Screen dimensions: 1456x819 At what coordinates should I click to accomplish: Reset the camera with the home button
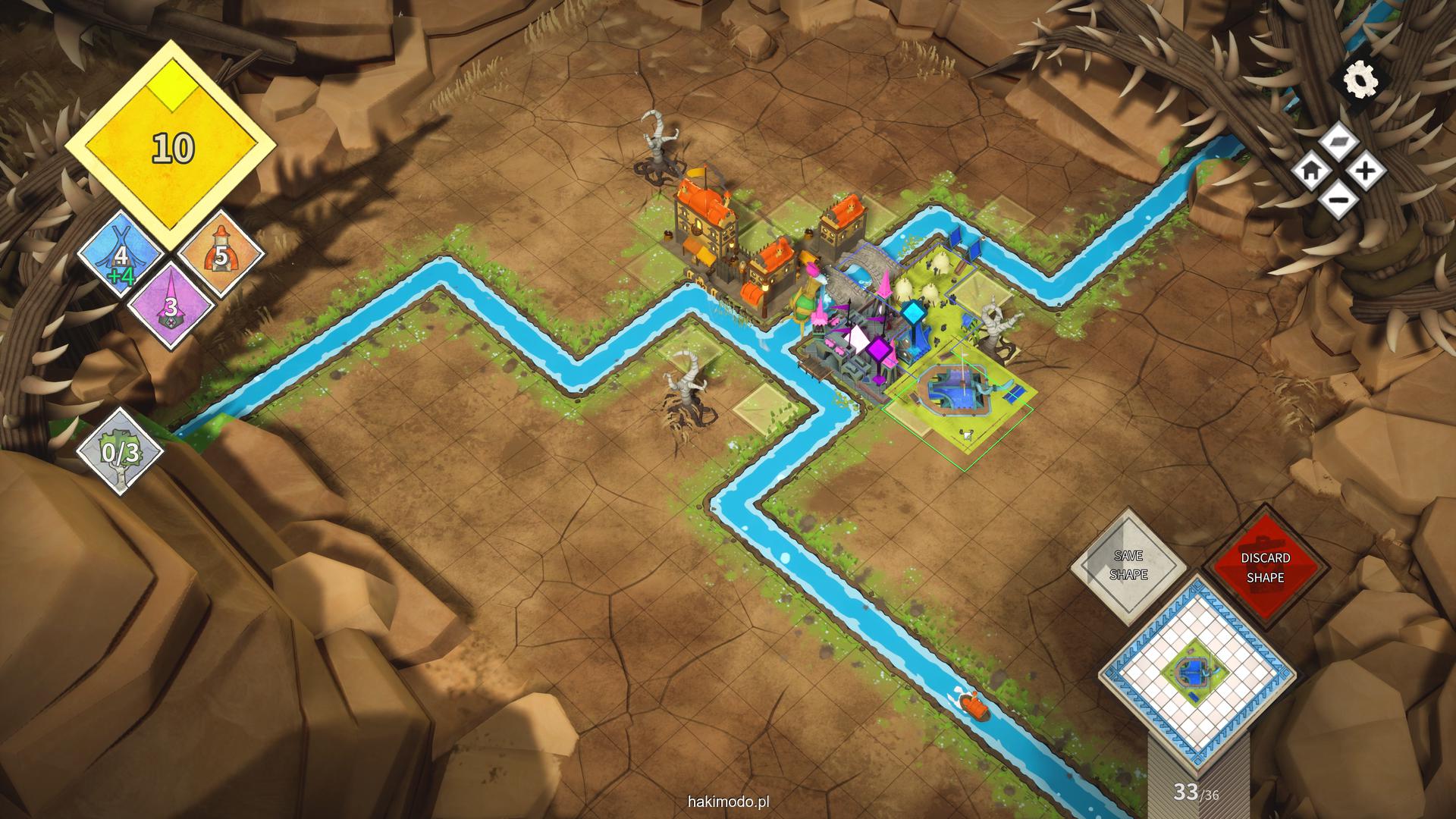point(1311,171)
